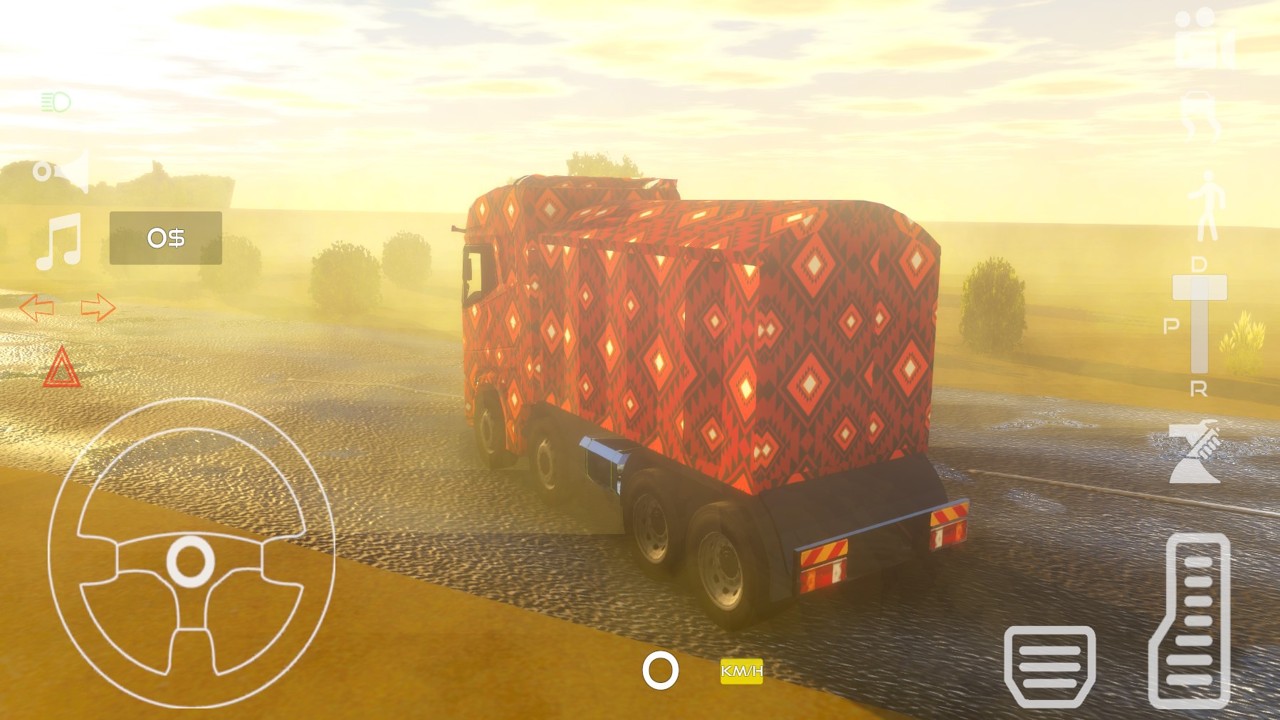Screen dimensions: 1280x720
Task: Activate the right turn signal arrow
Action: tap(98, 308)
